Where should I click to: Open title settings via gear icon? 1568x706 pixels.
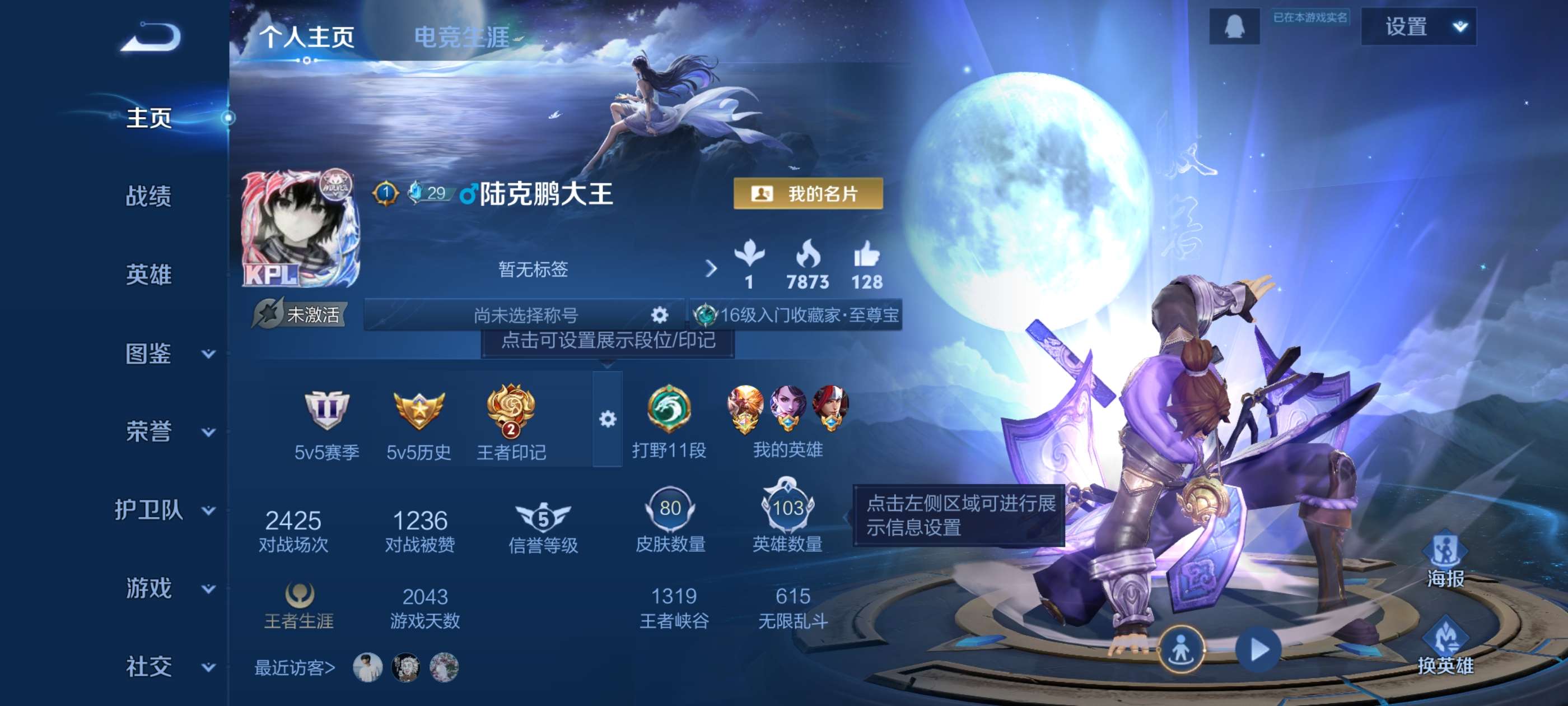point(659,314)
